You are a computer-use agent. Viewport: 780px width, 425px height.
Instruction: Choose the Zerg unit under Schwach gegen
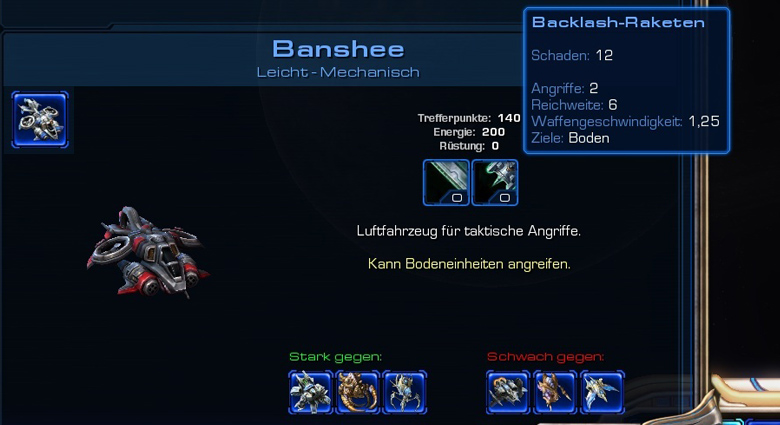(x=555, y=392)
